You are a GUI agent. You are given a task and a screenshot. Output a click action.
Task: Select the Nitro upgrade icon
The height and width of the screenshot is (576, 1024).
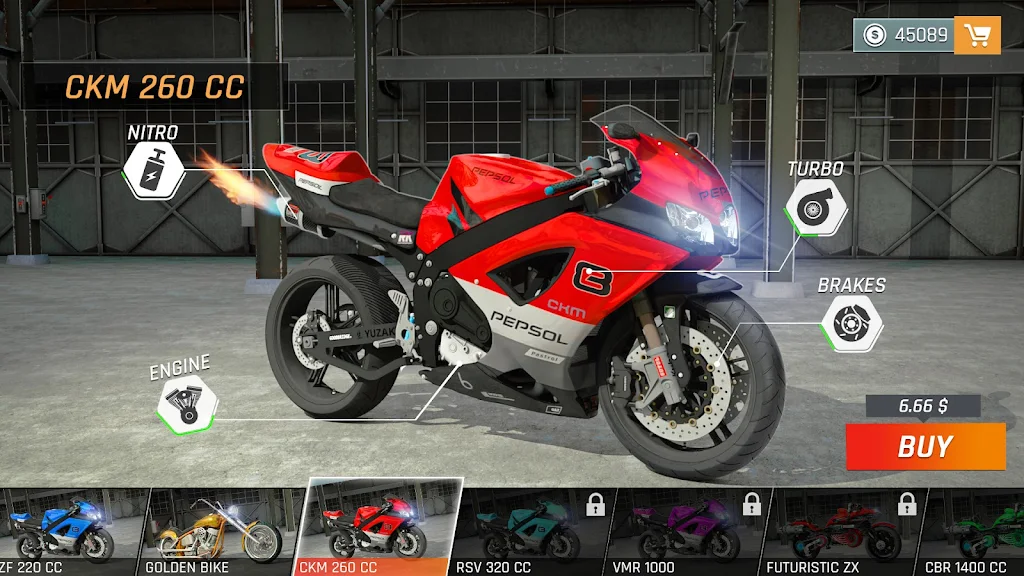151,170
